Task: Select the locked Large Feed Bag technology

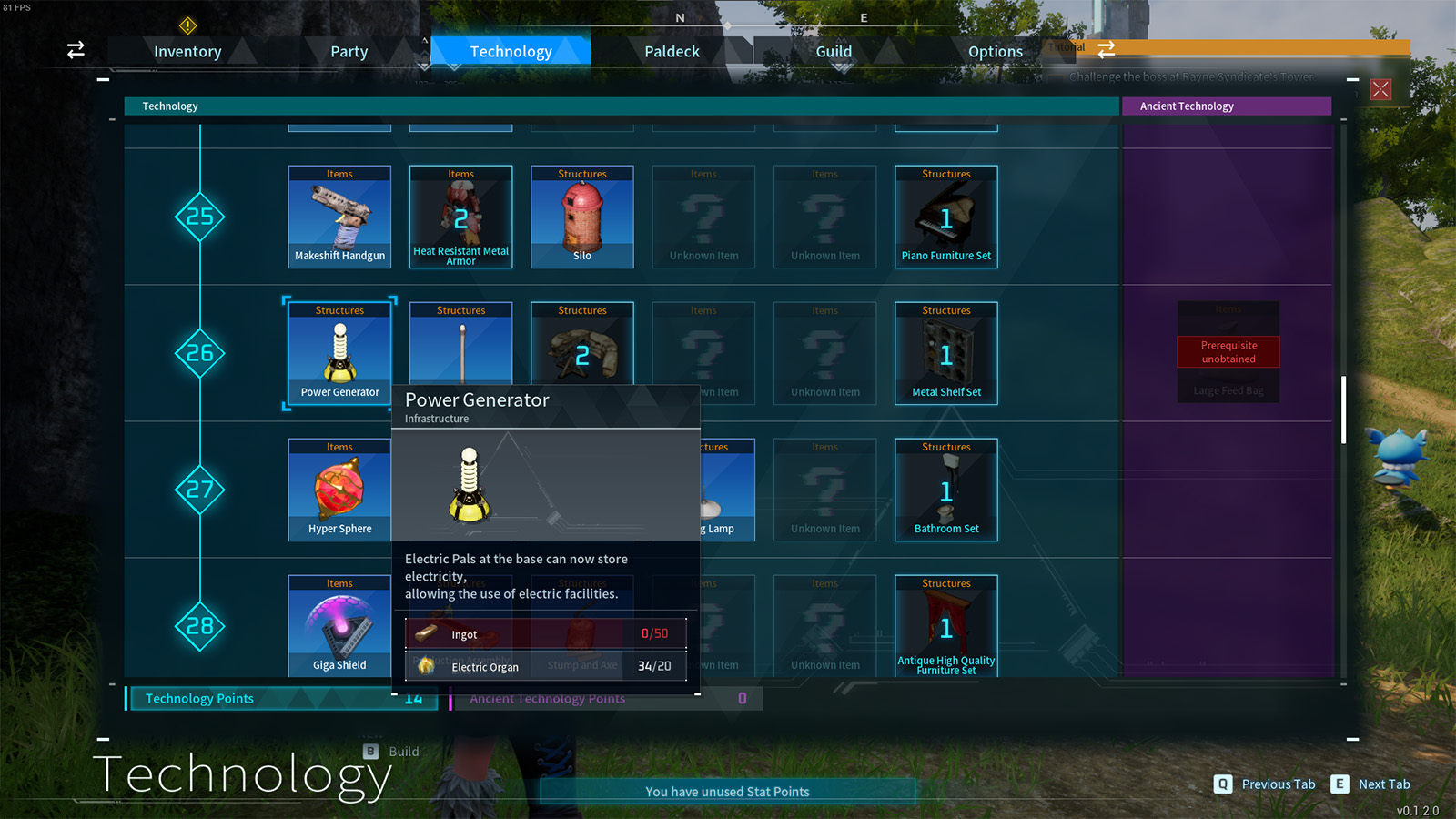Action: pyautogui.click(x=1228, y=353)
